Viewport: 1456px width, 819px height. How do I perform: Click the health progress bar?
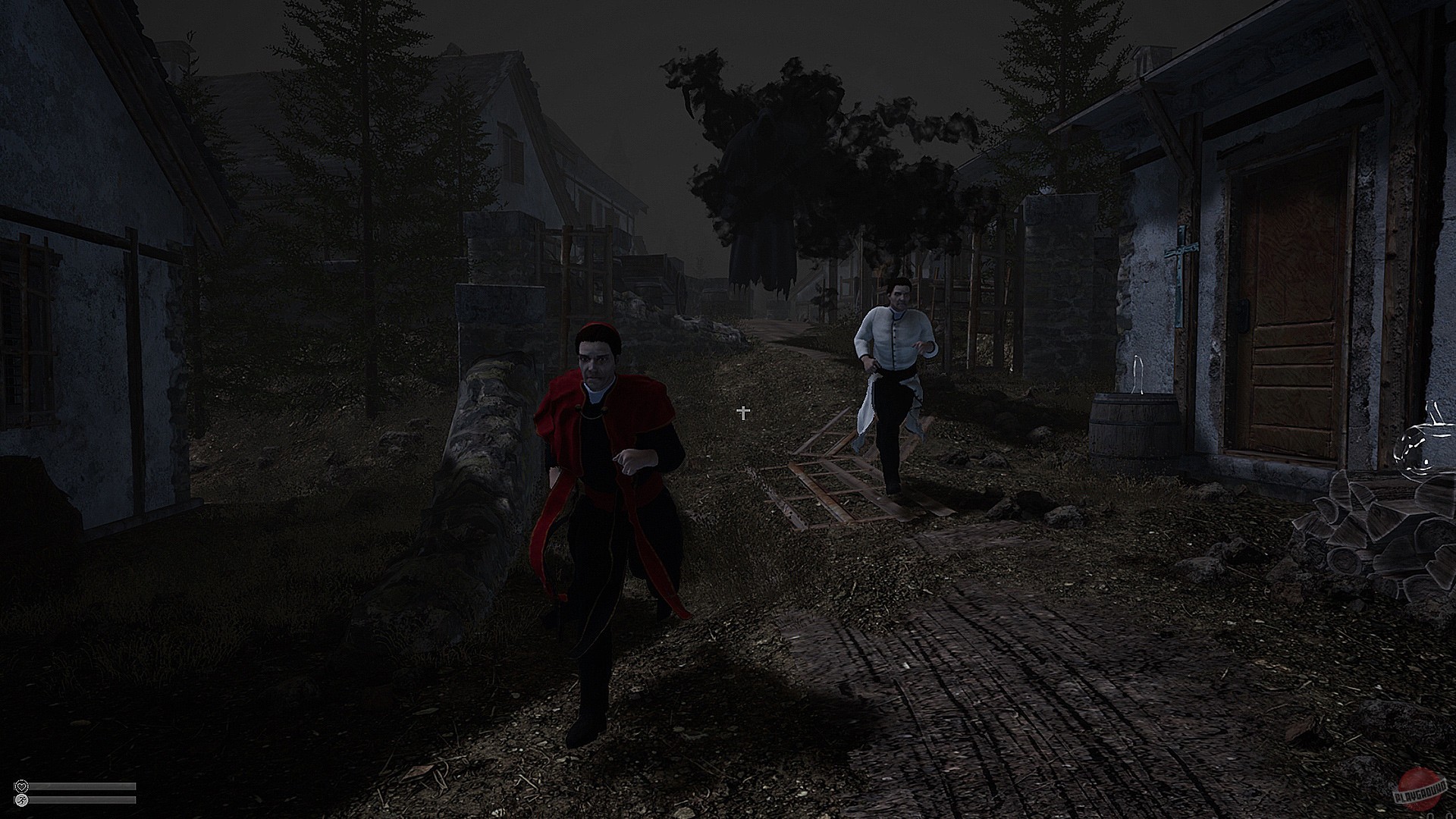pyautogui.click(x=83, y=786)
